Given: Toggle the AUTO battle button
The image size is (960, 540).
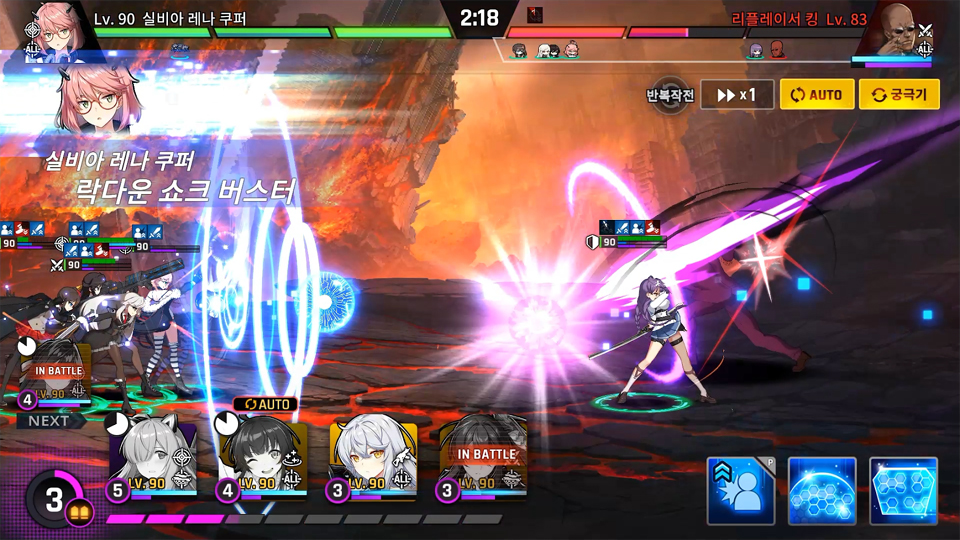Looking at the screenshot, I should (817, 95).
